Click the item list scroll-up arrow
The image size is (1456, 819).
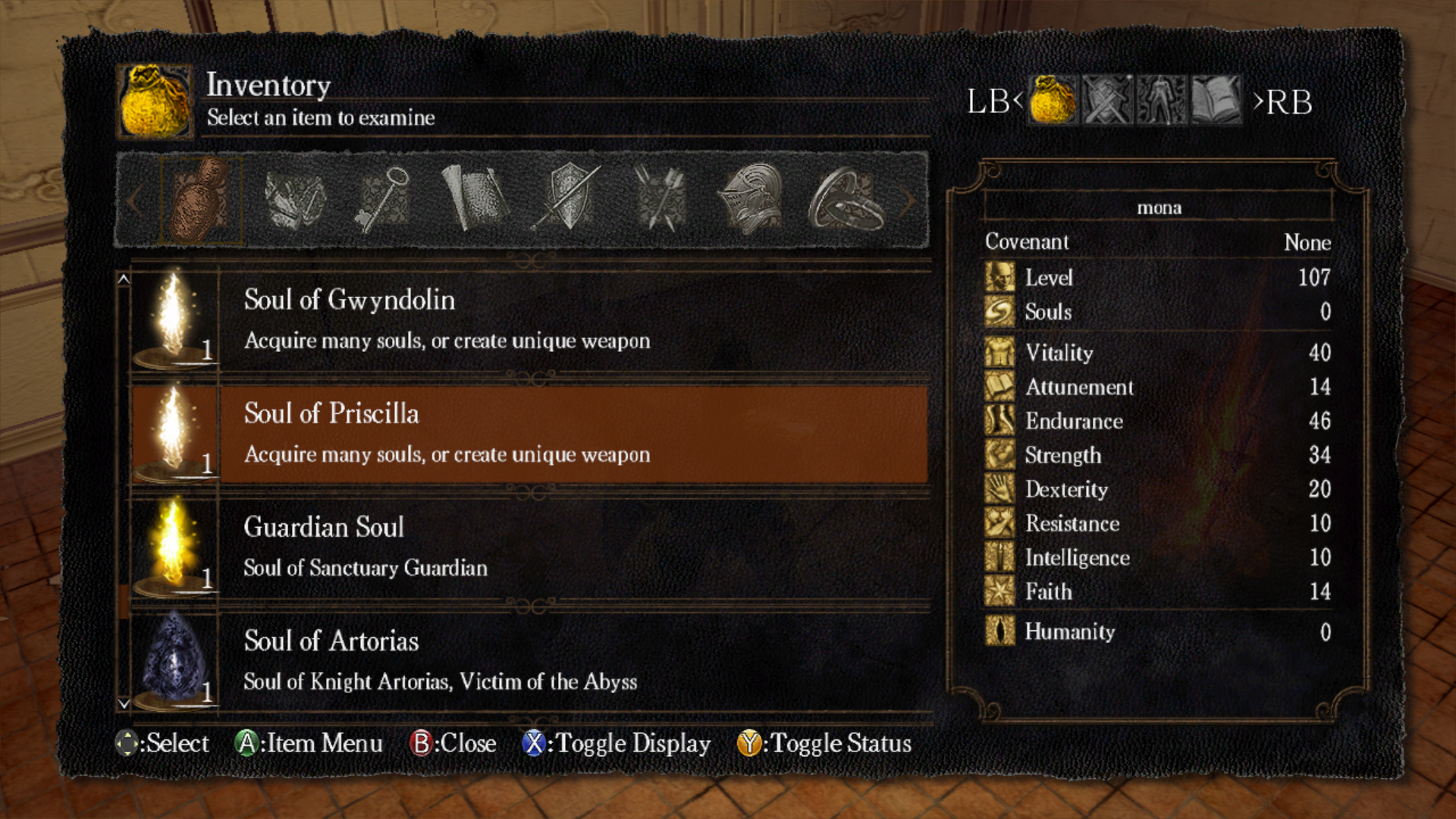(x=124, y=279)
